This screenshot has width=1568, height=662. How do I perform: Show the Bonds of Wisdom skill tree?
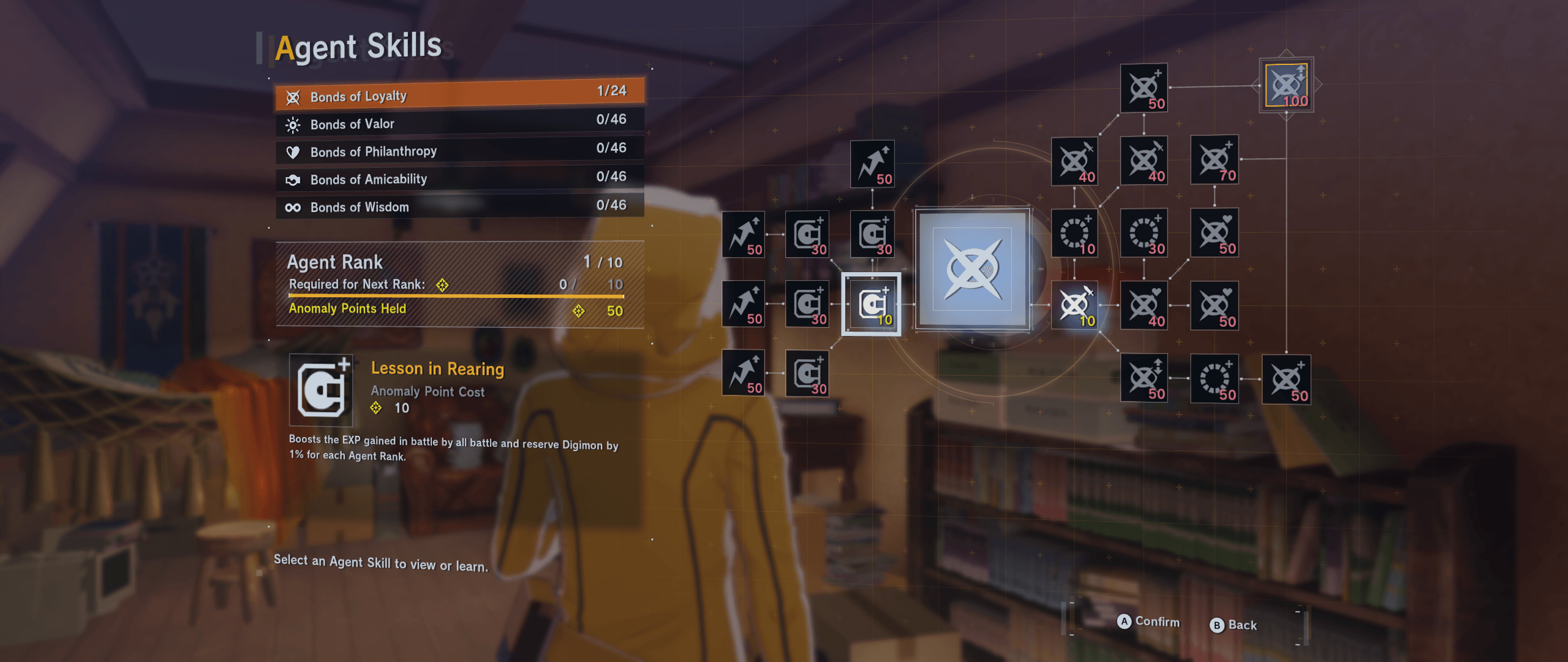click(459, 207)
